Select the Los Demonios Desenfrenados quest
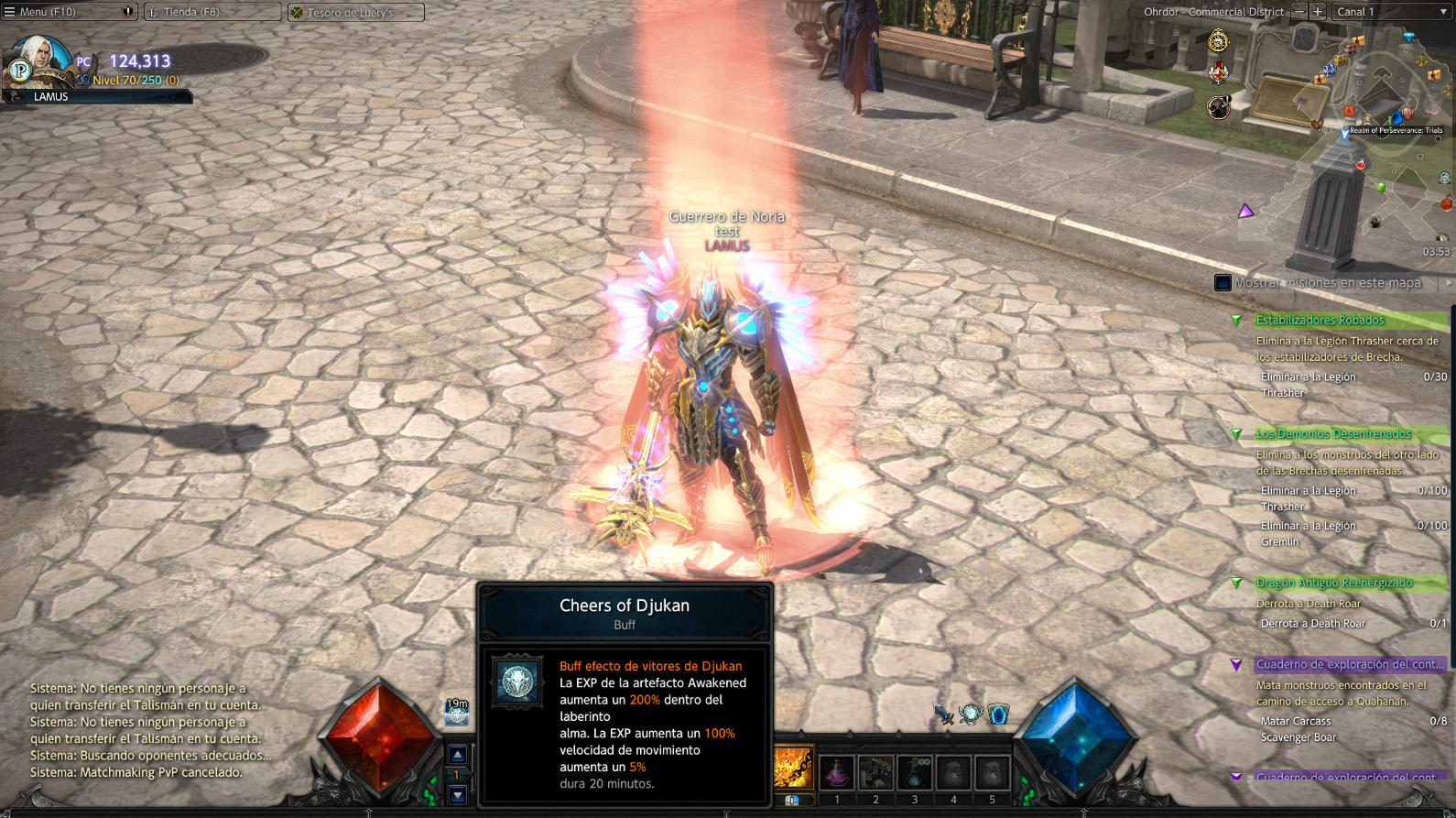This screenshot has width=1456, height=818. tap(1333, 433)
